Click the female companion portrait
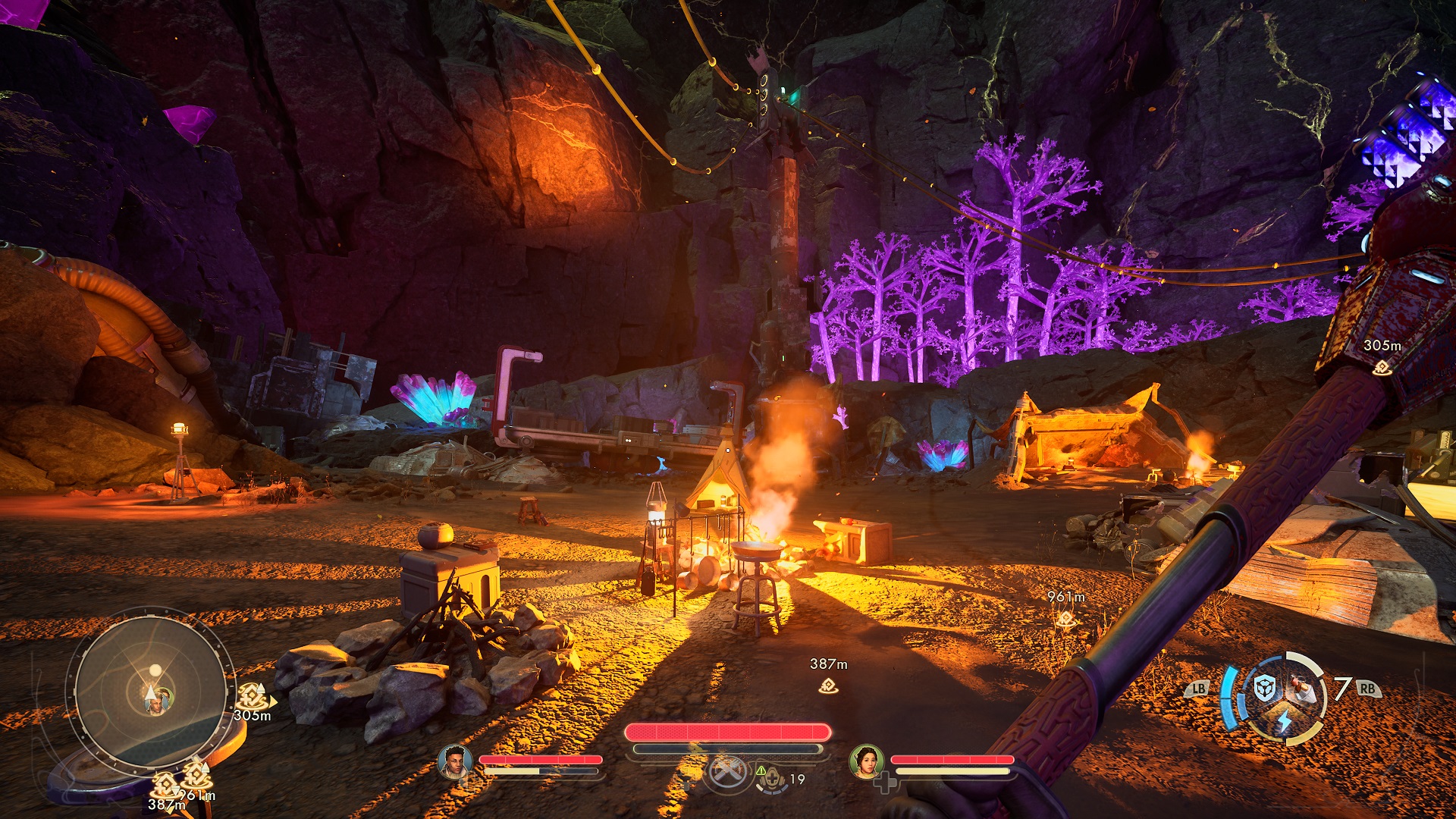 [865, 761]
